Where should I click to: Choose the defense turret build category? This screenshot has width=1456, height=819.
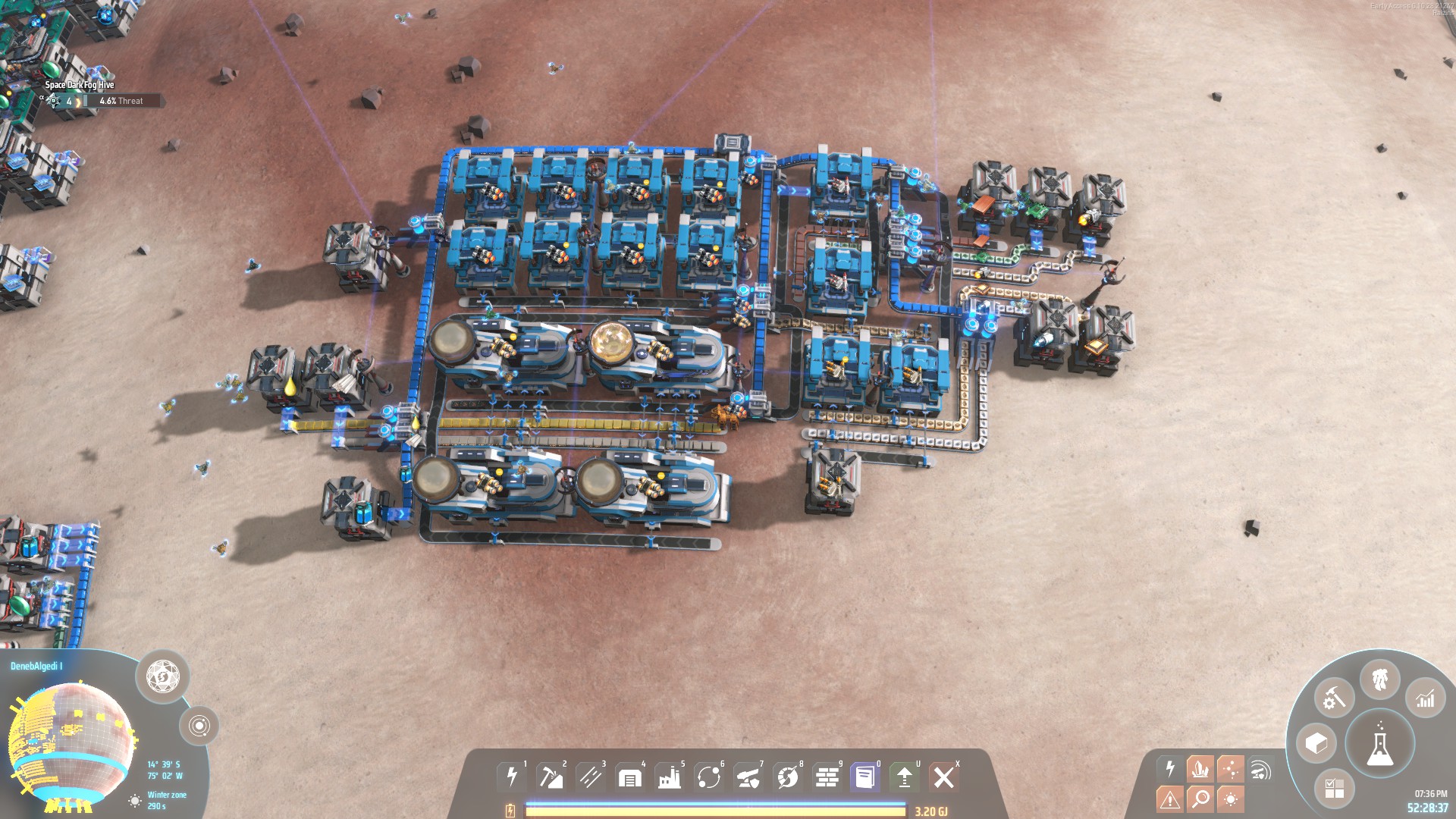click(x=748, y=777)
